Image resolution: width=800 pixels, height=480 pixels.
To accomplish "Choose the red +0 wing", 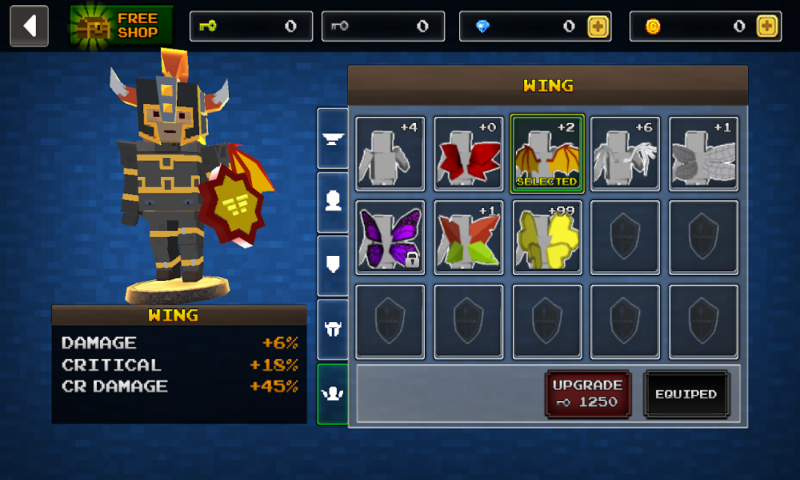I will tap(469, 153).
